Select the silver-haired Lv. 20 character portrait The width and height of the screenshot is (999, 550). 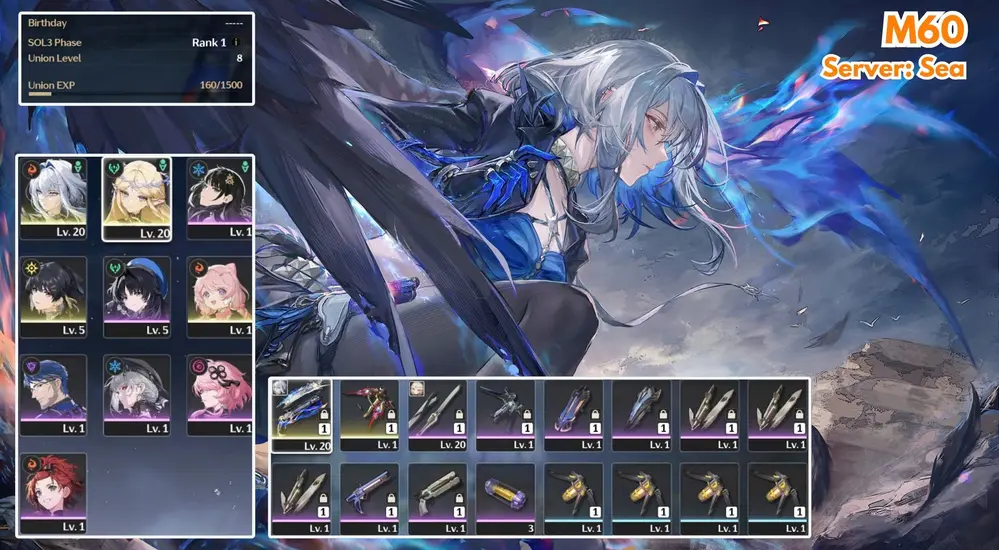pos(53,195)
